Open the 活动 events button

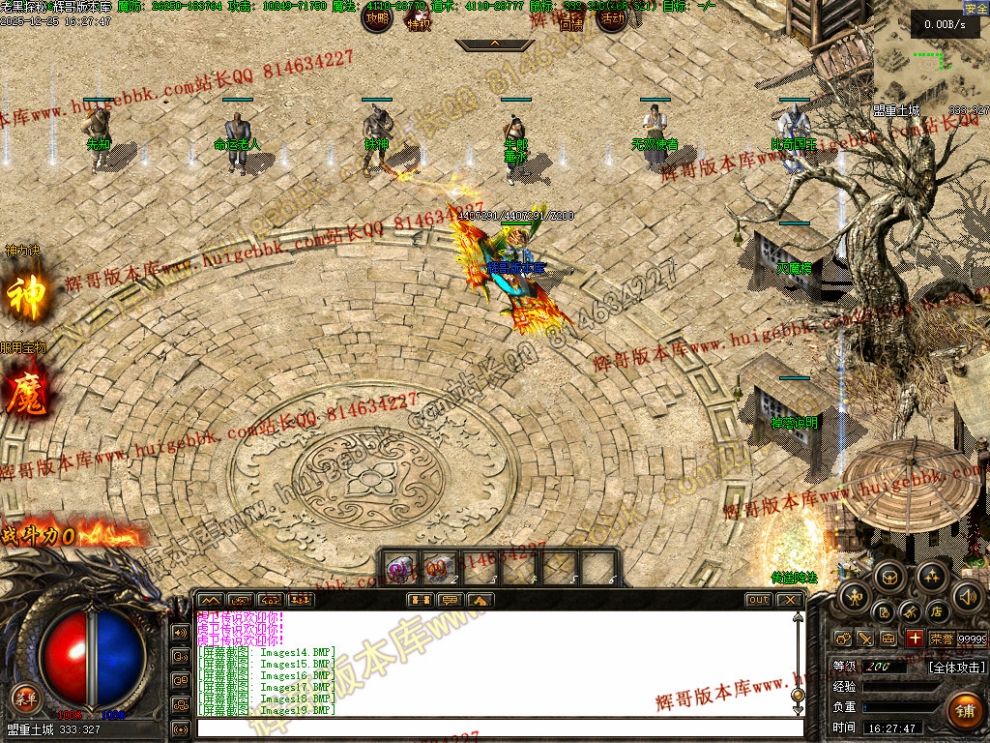pos(610,17)
